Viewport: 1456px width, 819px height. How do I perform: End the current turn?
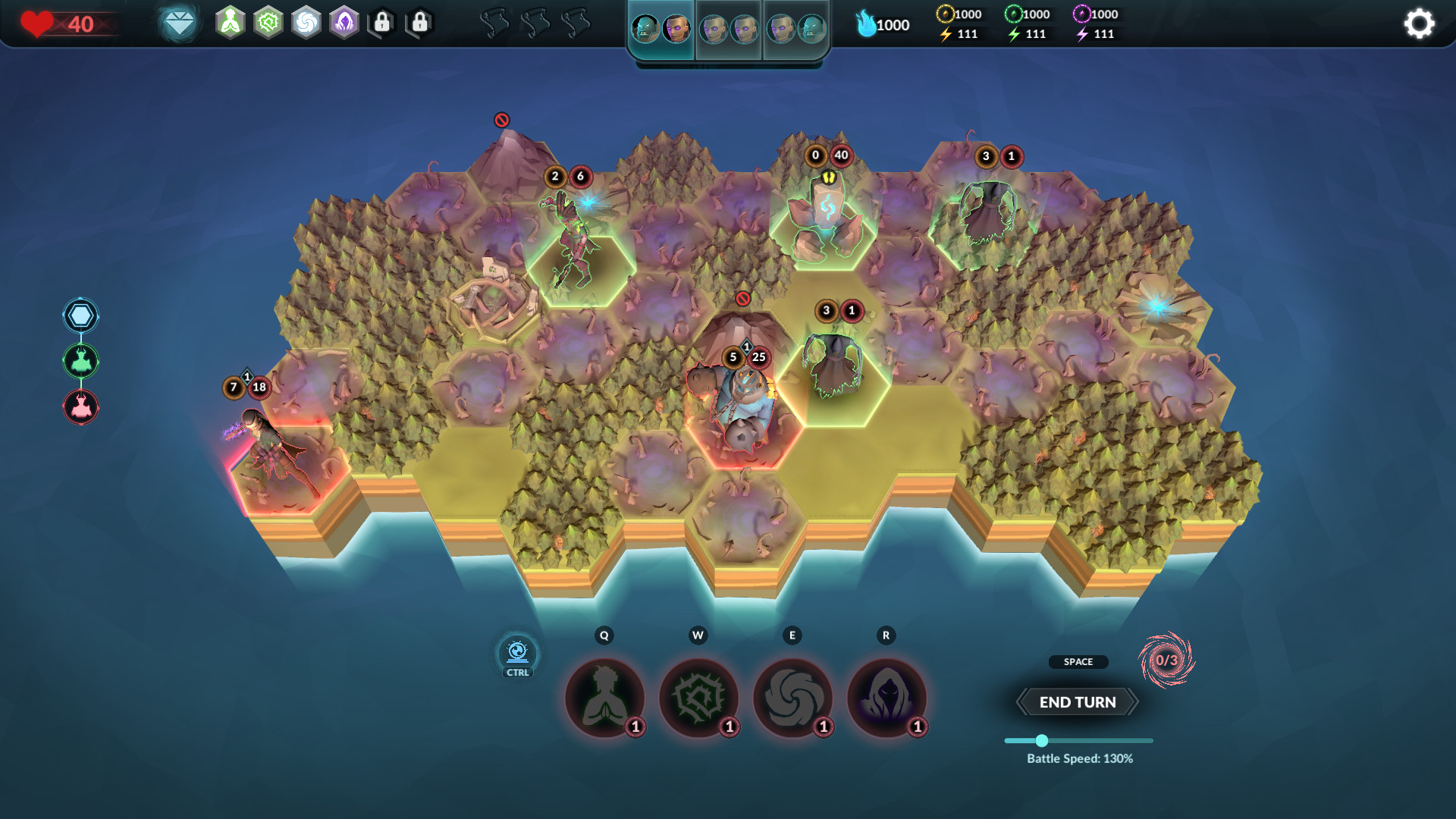pos(1077,702)
